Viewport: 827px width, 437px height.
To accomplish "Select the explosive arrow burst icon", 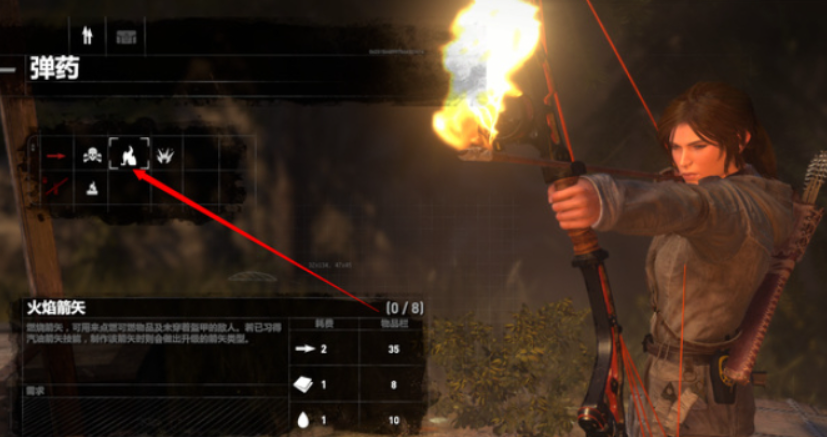I will (165, 155).
